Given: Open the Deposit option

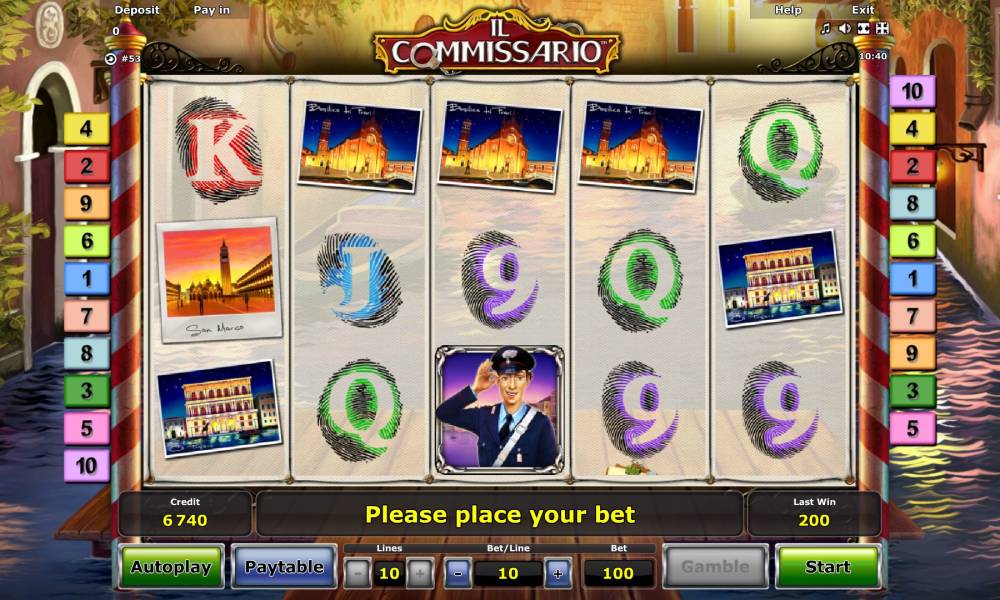Looking at the screenshot, I should pyautogui.click(x=137, y=10).
